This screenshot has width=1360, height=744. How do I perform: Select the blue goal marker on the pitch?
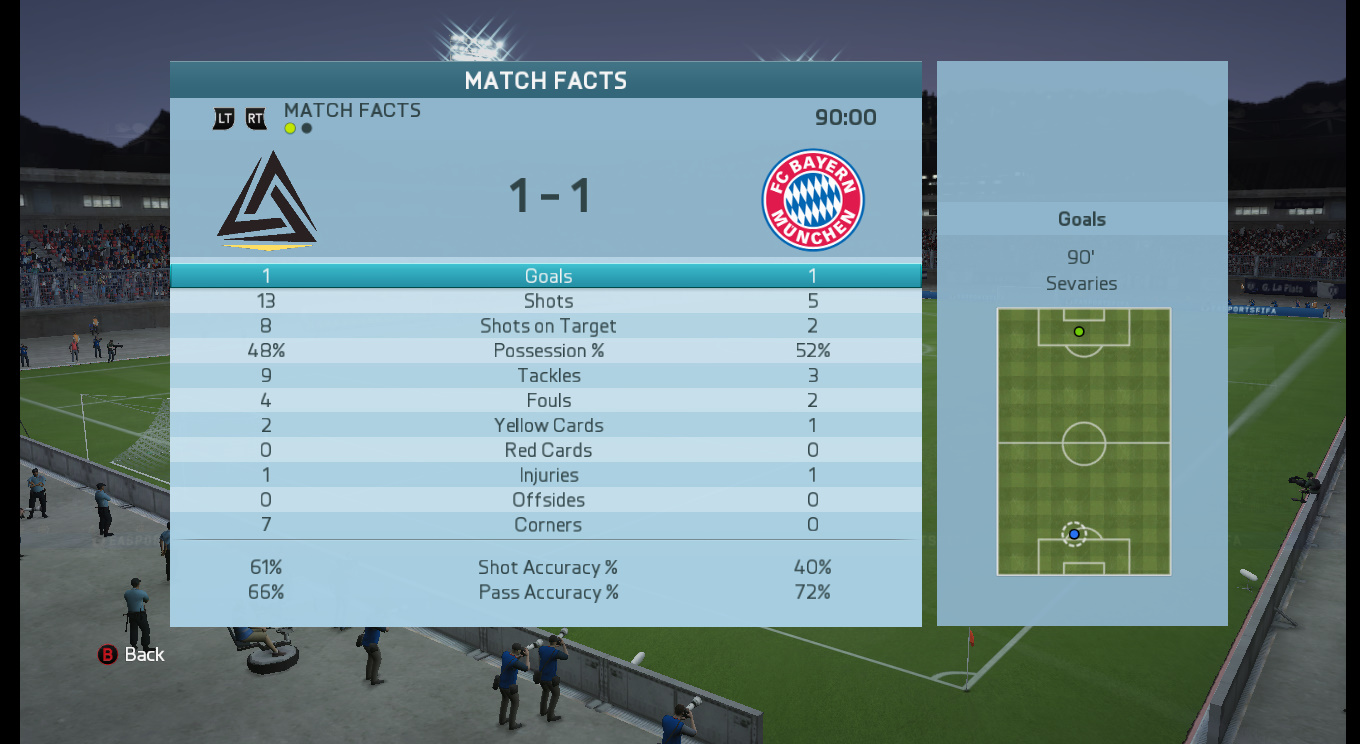click(x=1074, y=534)
